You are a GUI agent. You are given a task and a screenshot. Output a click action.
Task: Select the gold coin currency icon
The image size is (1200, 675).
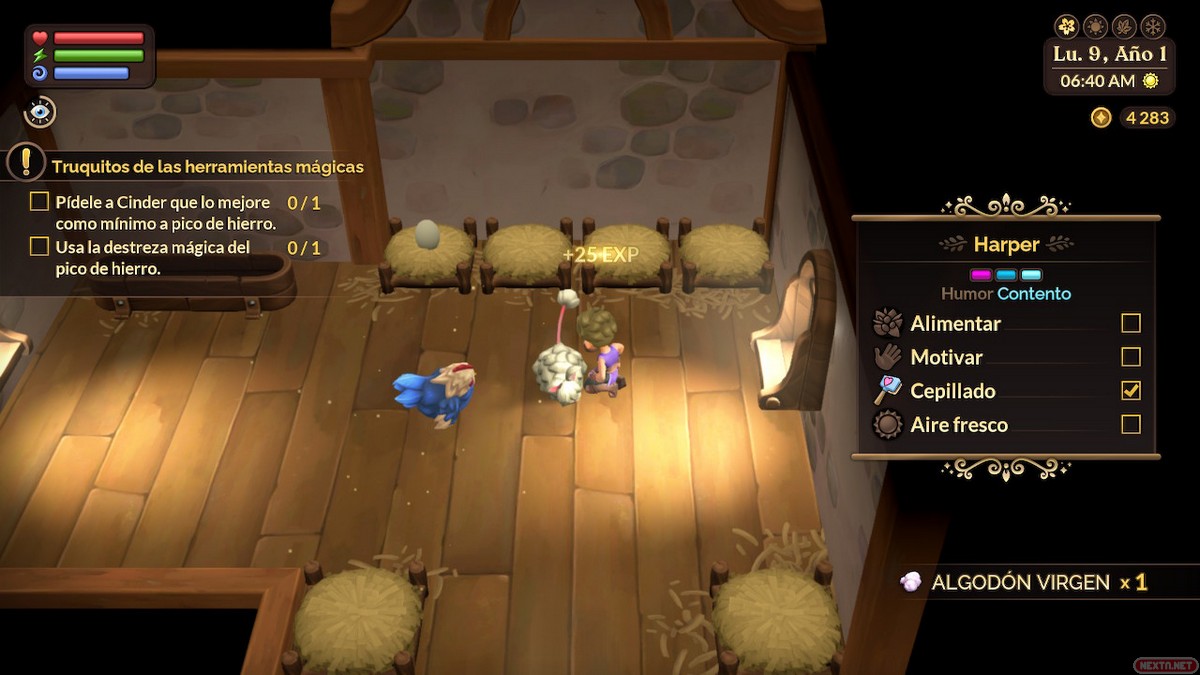[1101, 118]
